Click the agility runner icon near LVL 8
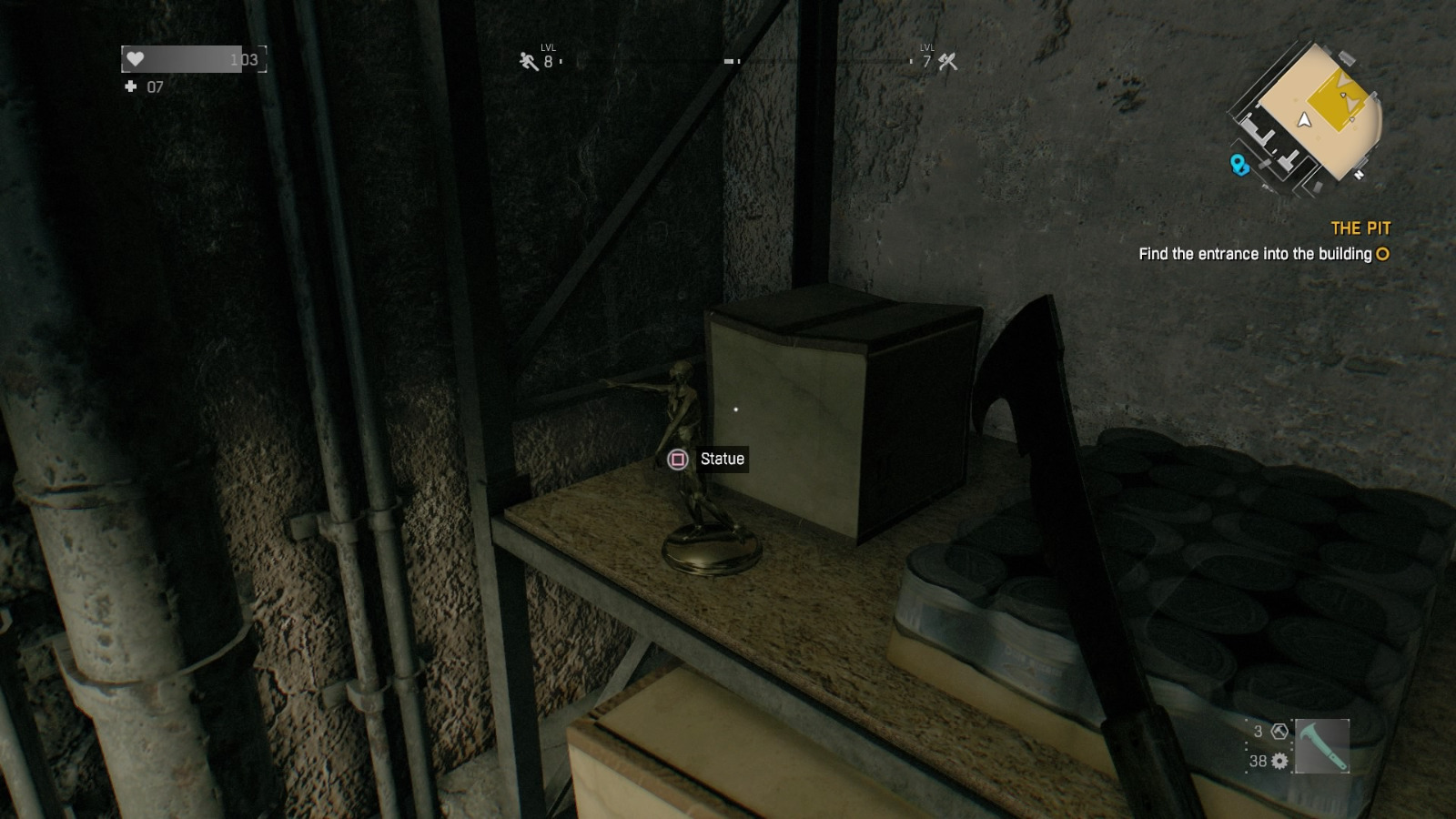The height and width of the screenshot is (819, 1456). (528, 60)
